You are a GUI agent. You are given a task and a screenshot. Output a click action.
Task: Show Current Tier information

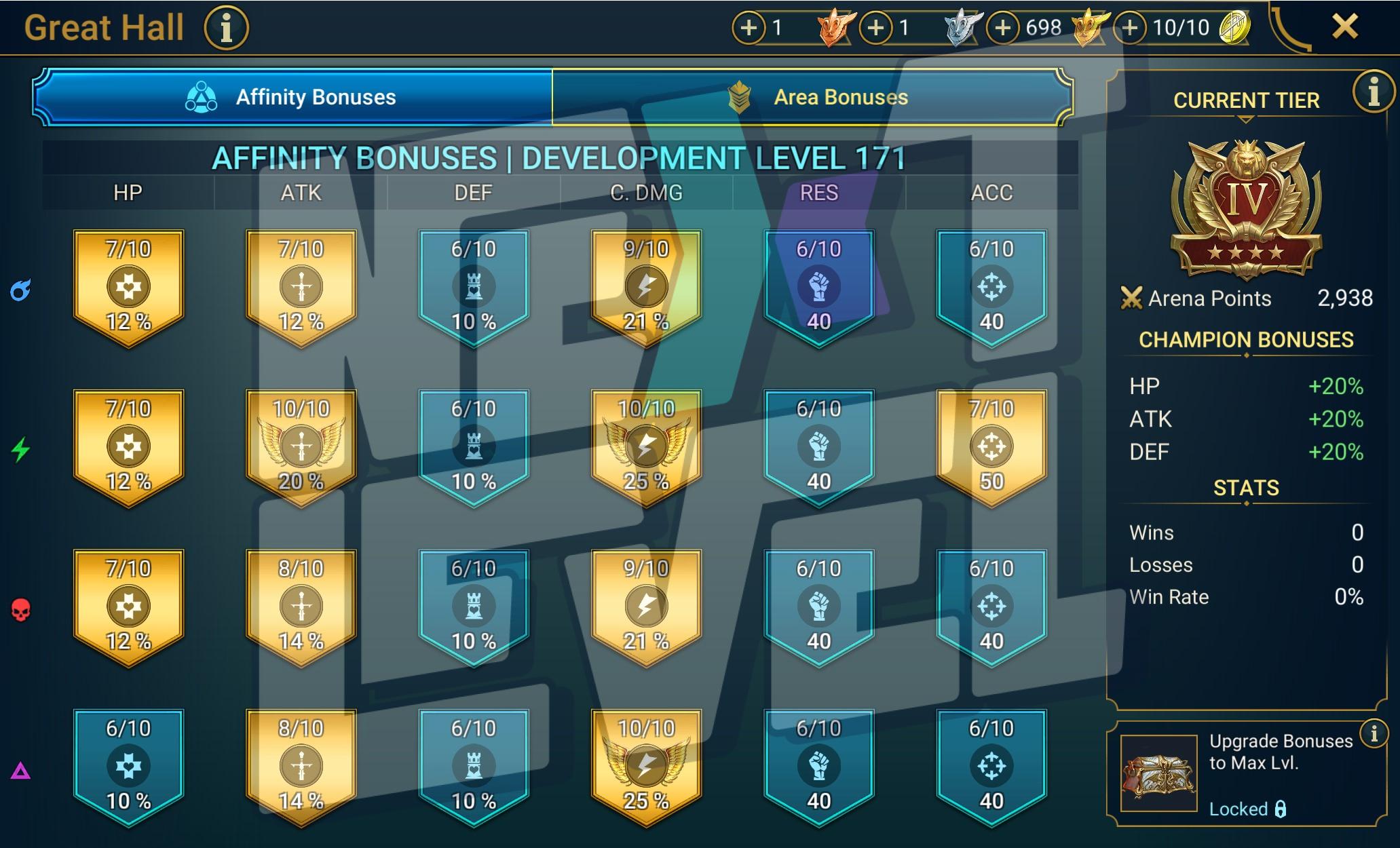point(1373,92)
